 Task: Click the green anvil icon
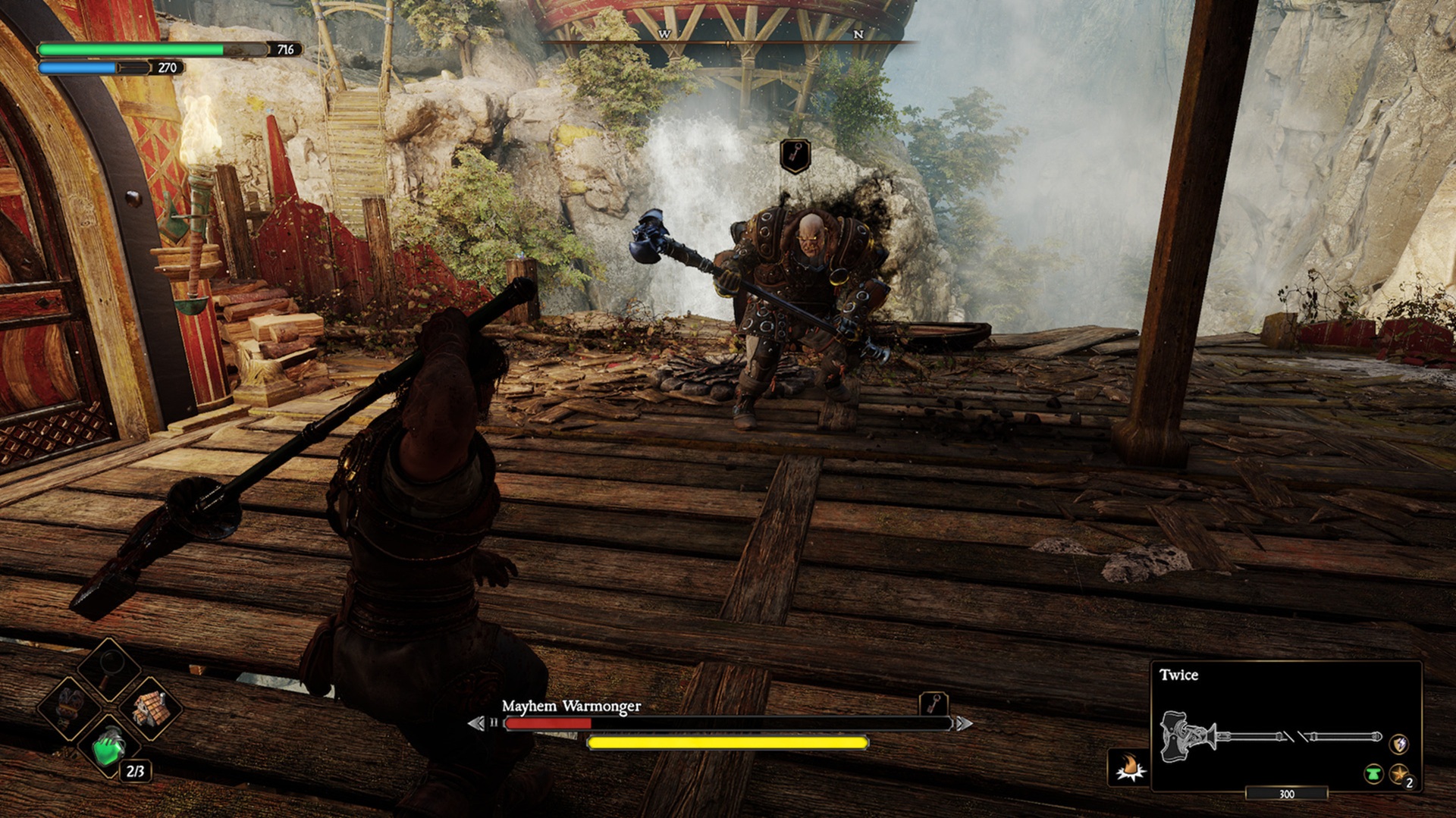[x=1373, y=774]
